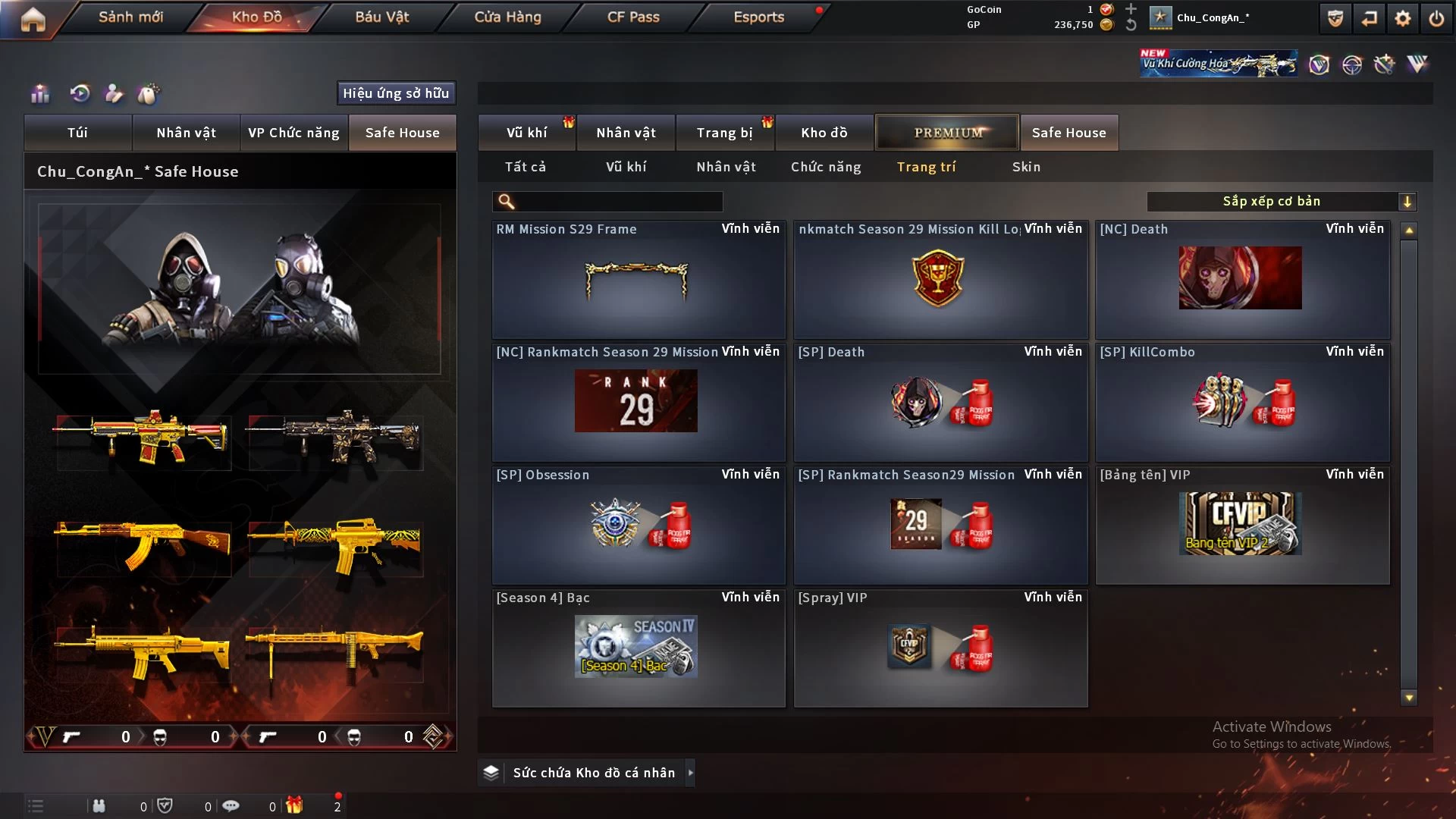Go to the home lobby icon
The height and width of the screenshot is (819, 1456).
point(33,19)
